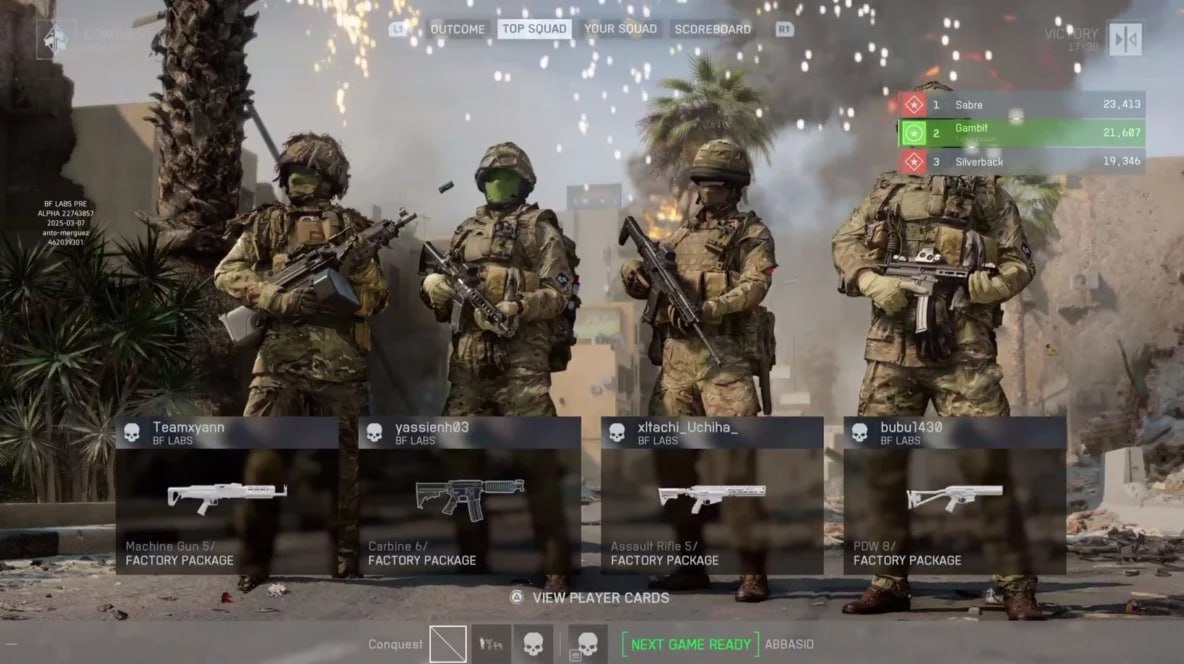Open xItachi_Uchiha_'s Assault Rifle card

712,496
